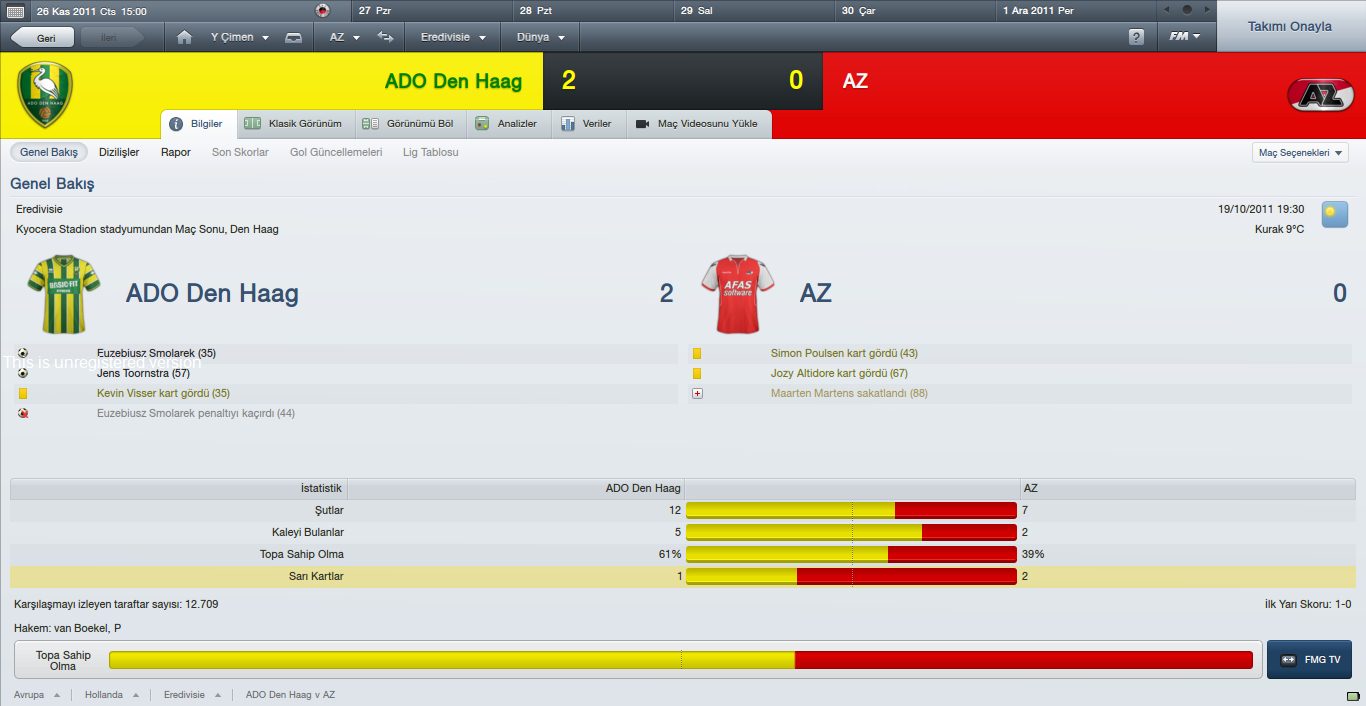
Task: Open the AZ club dropdown
Action: point(342,38)
